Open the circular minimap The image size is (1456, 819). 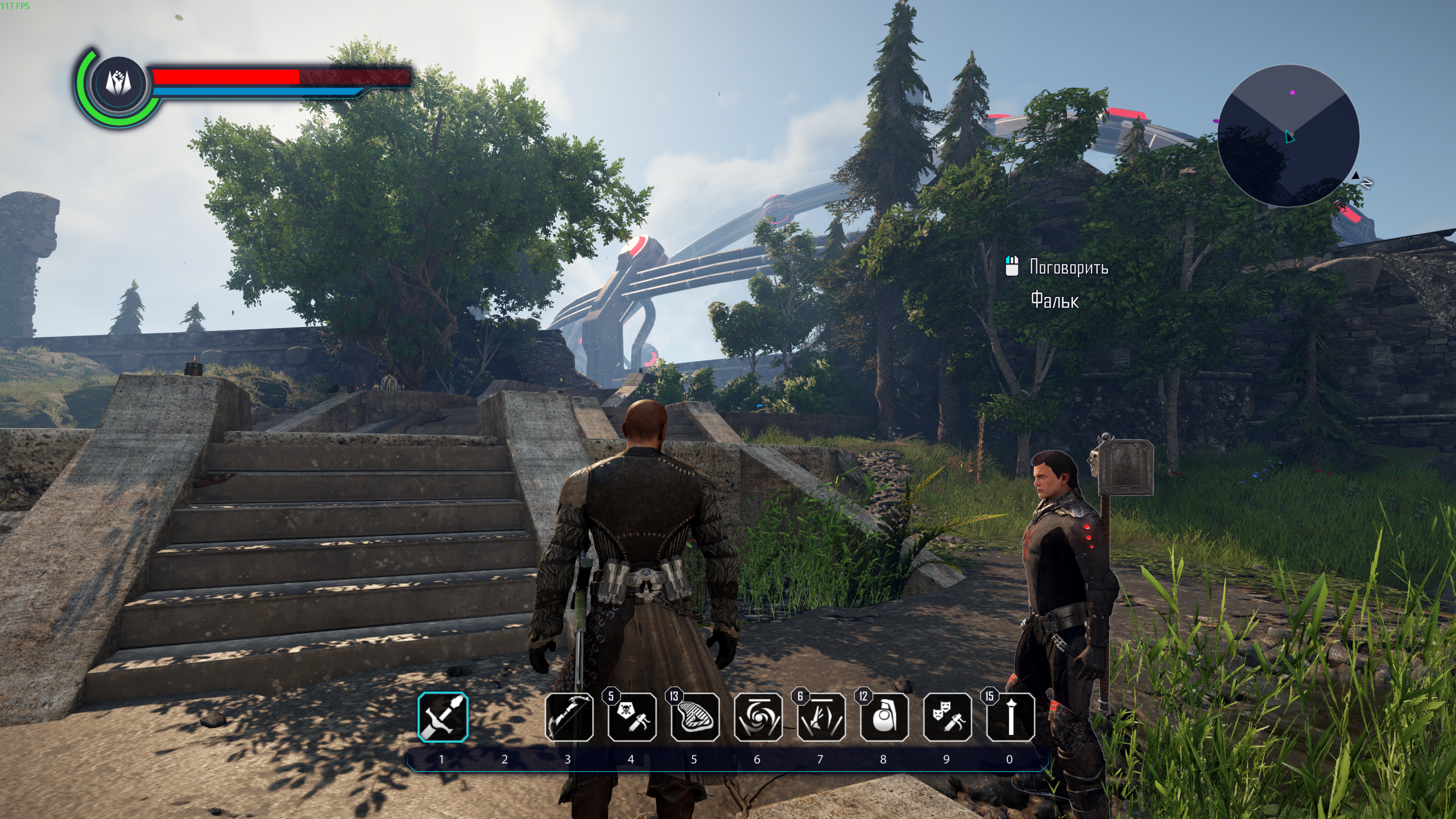pos(1288,135)
